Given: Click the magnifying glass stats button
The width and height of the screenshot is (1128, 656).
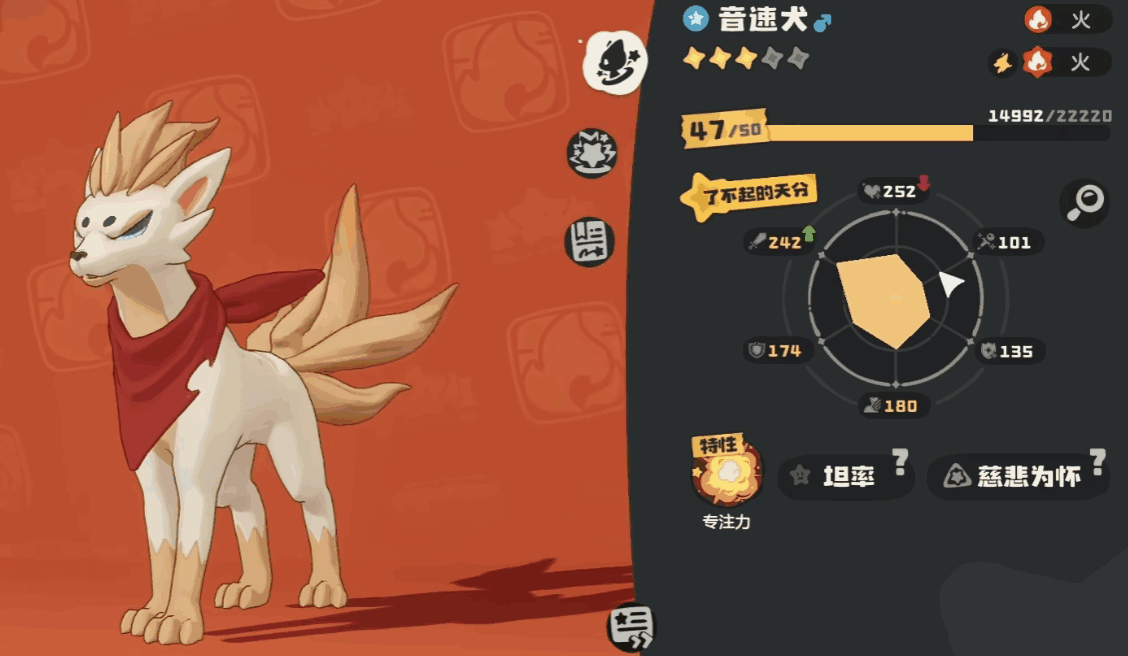Looking at the screenshot, I should [x=1084, y=203].
